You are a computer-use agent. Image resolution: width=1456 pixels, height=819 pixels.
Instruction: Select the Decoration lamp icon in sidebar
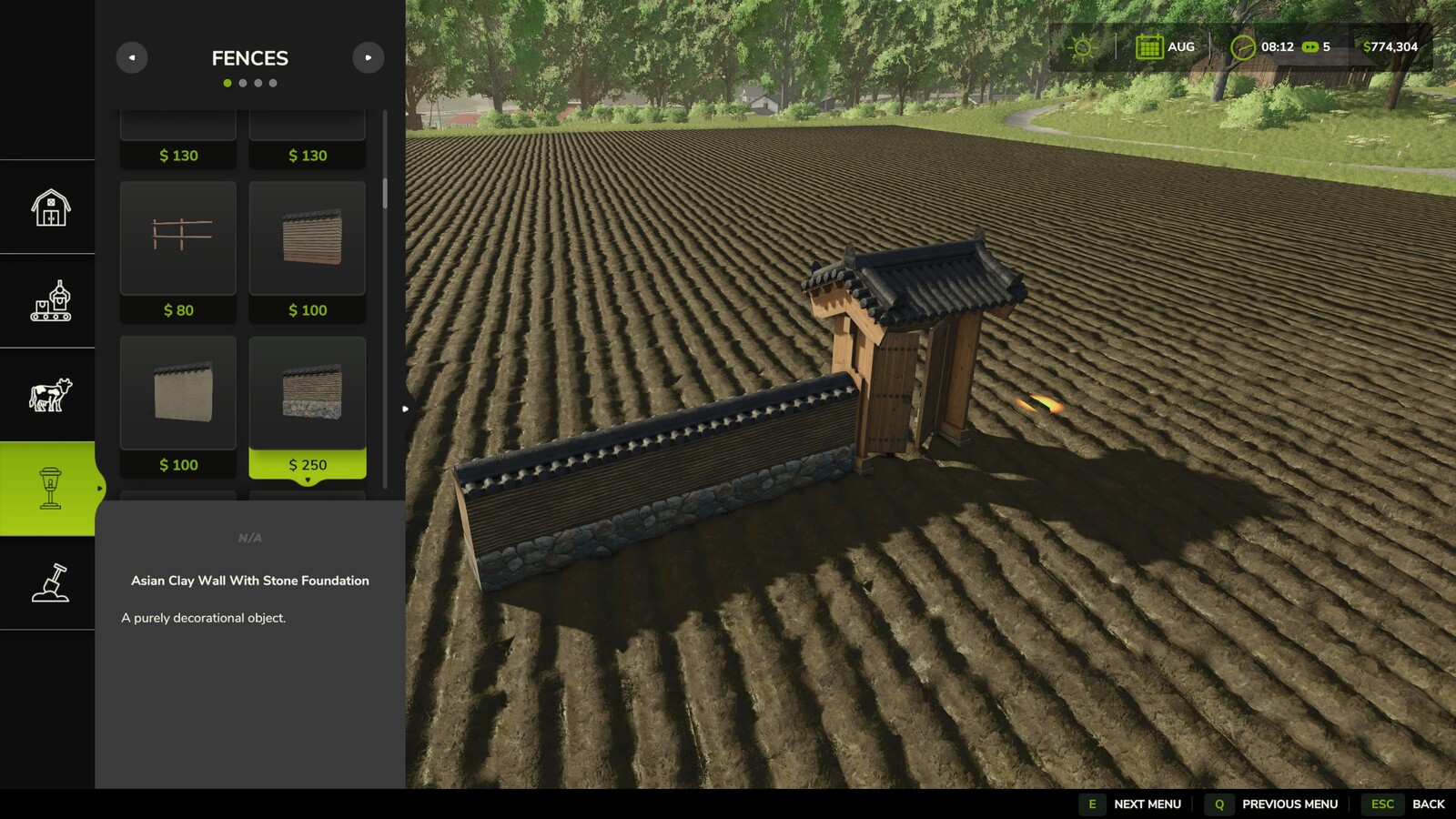50,487
